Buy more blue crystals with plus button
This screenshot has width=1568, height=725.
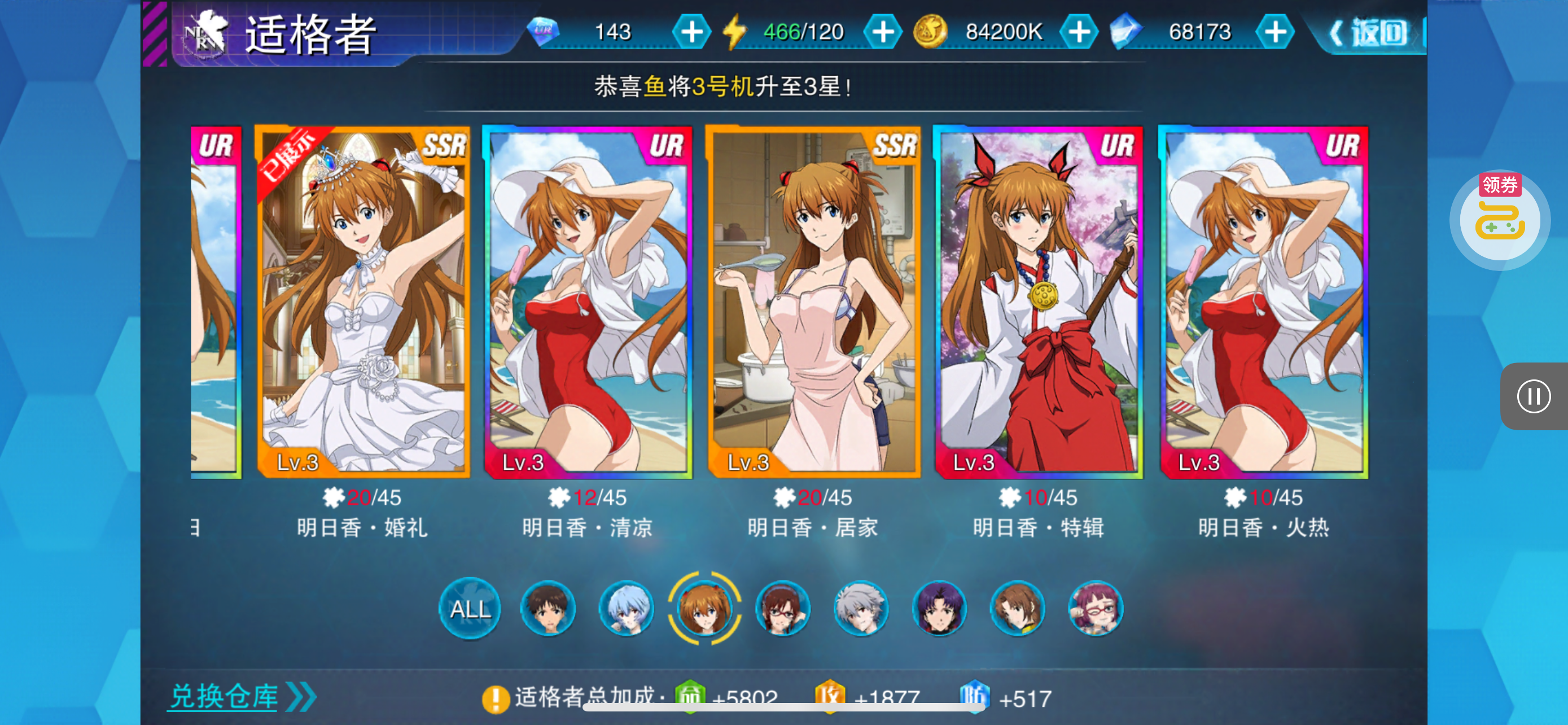pos(1274,32)
